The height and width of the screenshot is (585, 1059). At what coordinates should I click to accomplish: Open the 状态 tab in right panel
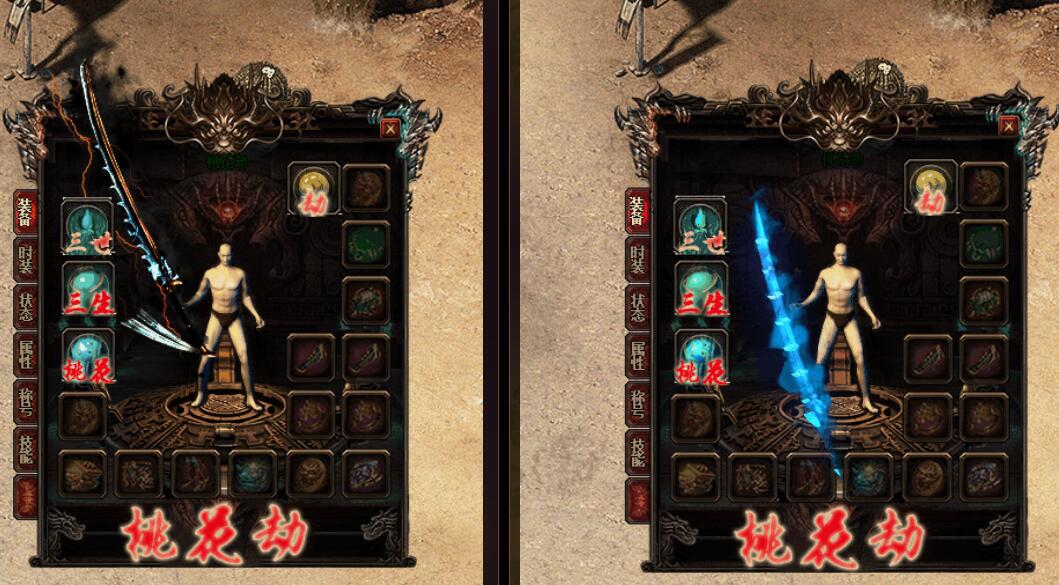point(637,306)
